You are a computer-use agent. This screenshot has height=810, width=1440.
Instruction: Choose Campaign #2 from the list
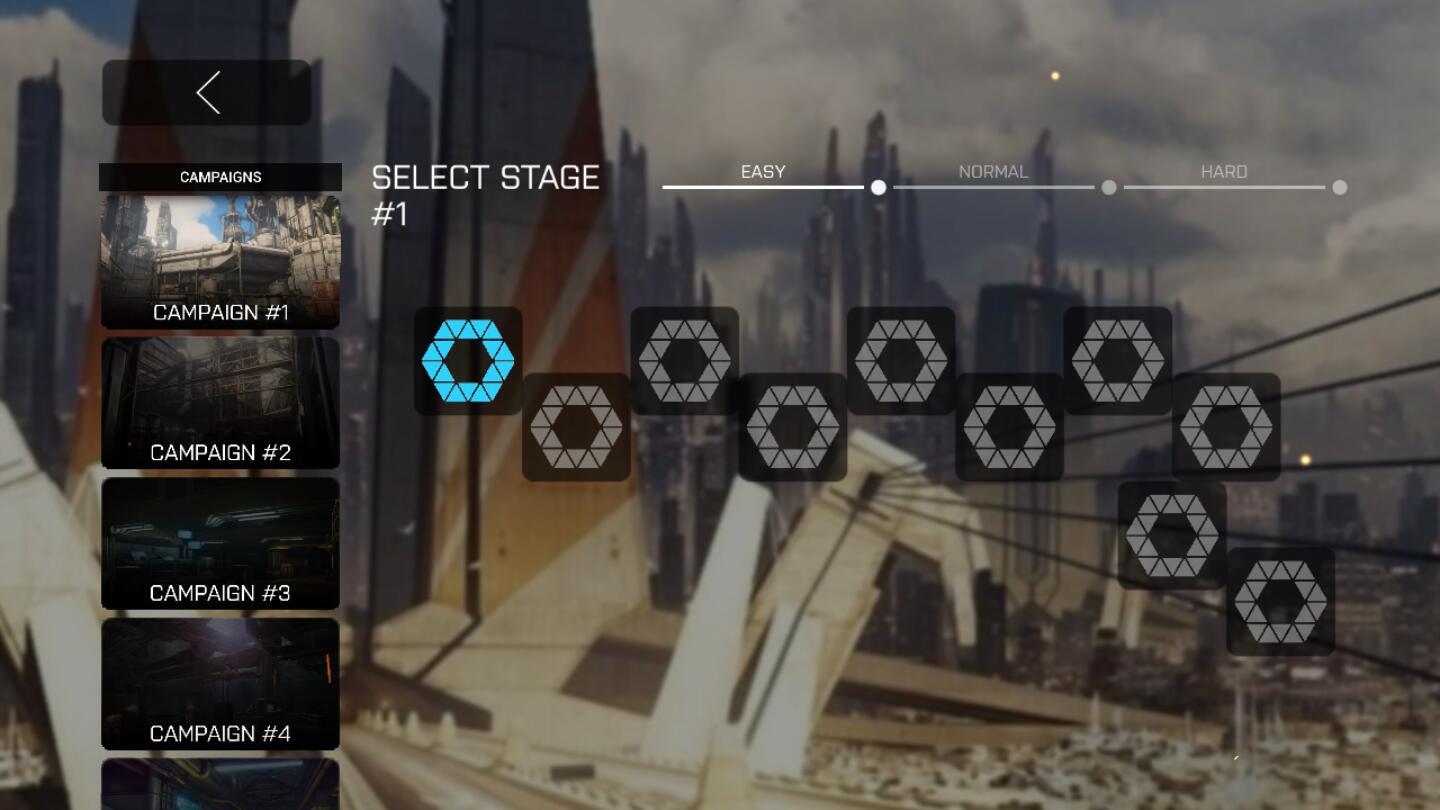click(x=220, y=403)
